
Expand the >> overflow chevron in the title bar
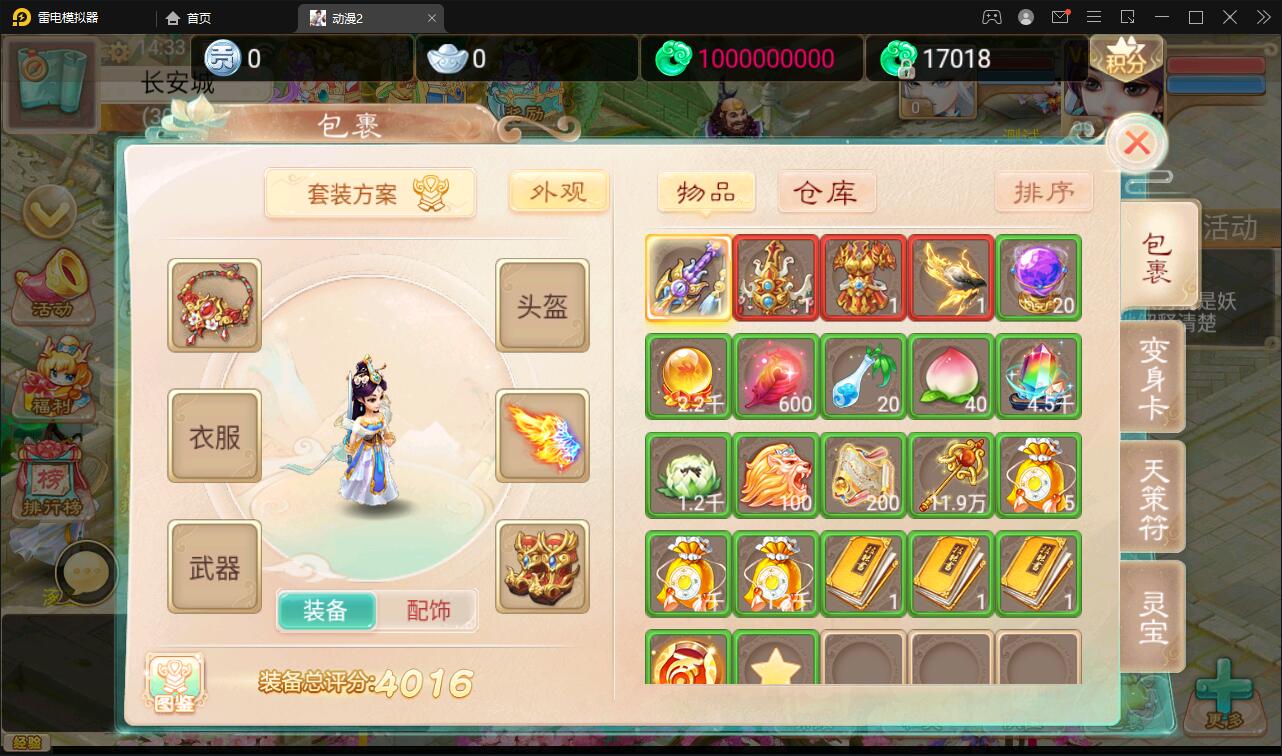pyautogui.click(x=1262, y=17)
